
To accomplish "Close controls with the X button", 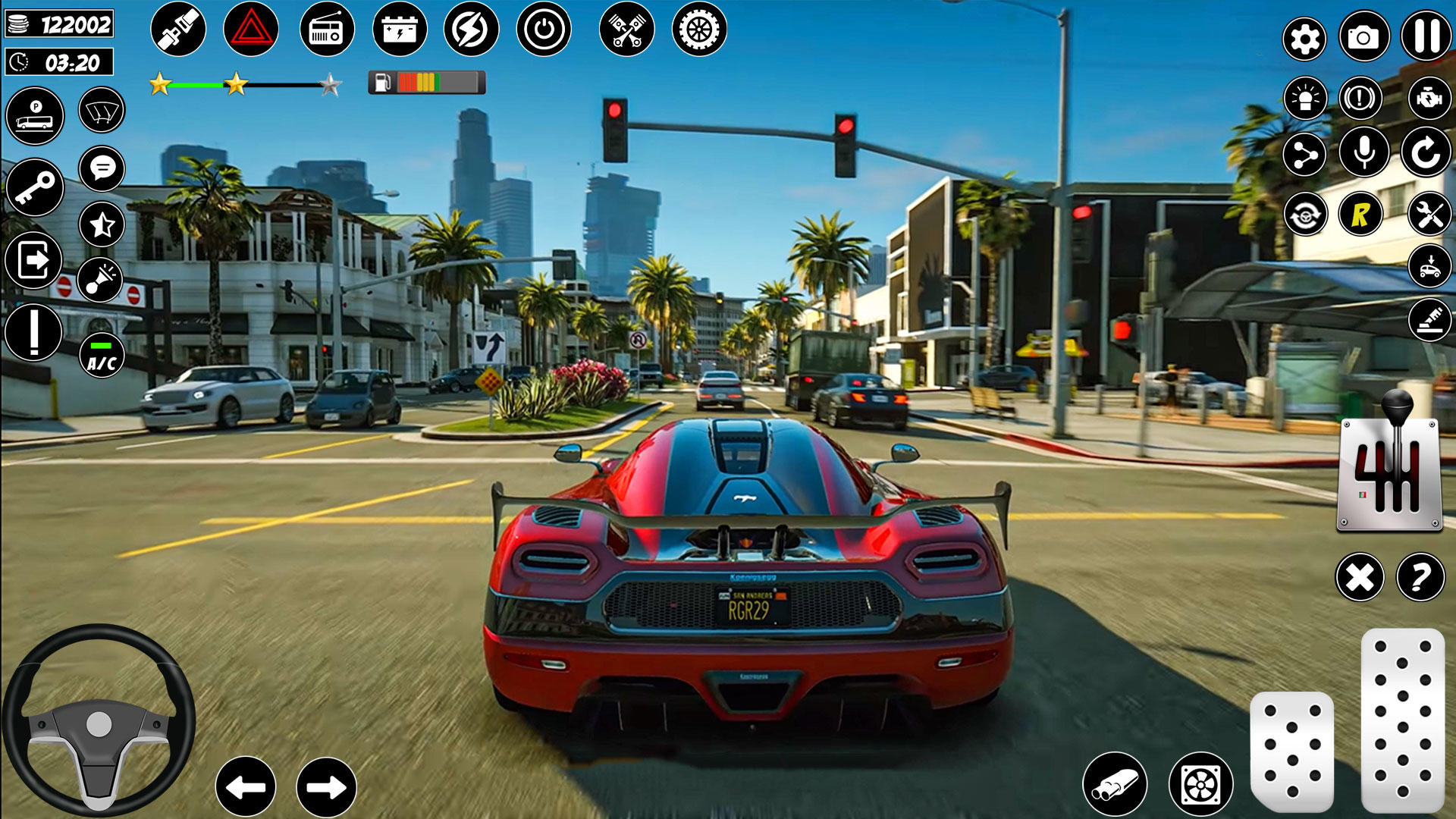I will click(1360, 578).
